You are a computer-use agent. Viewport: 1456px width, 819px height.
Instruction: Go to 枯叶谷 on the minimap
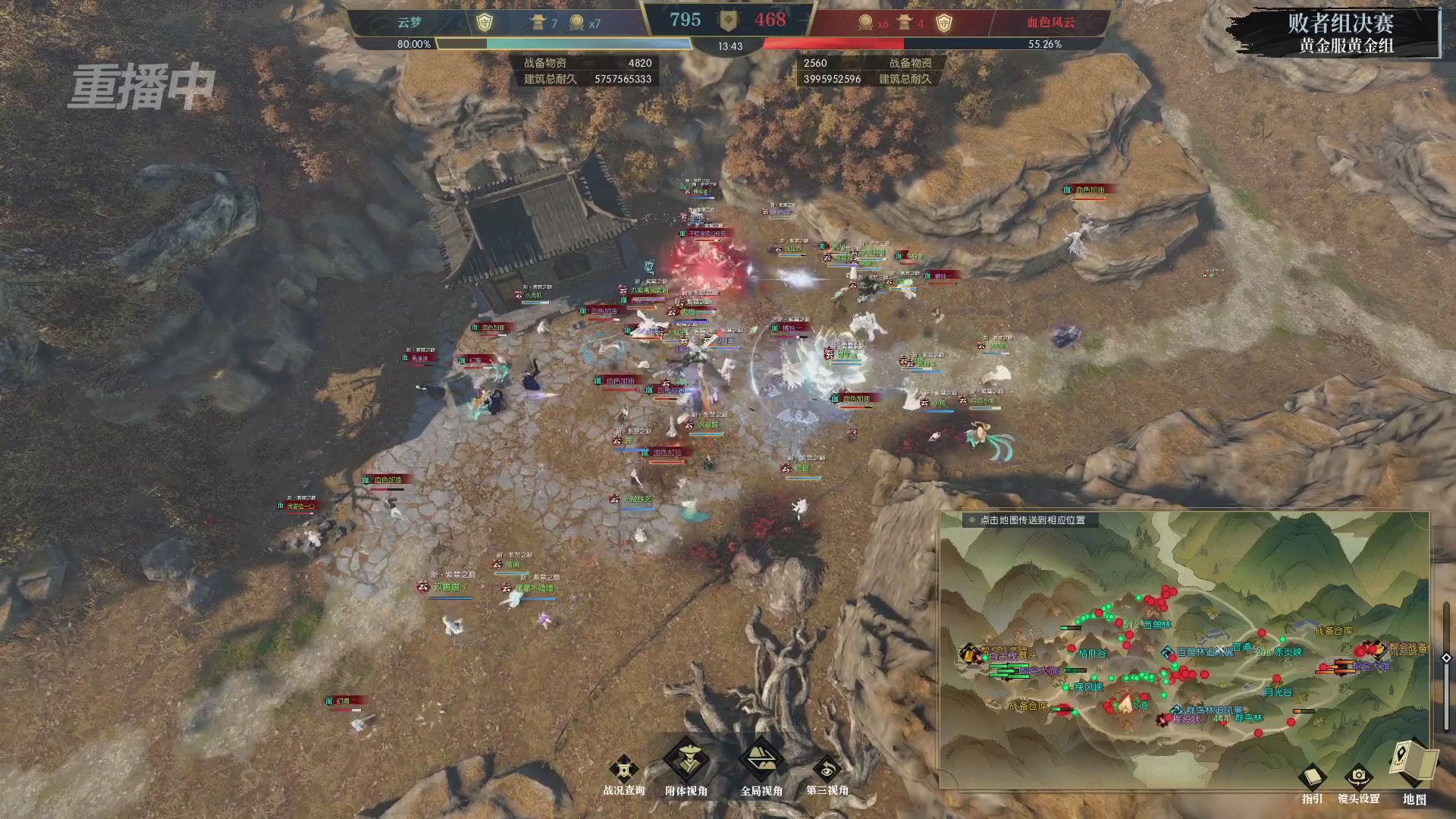coord(1092,653)
